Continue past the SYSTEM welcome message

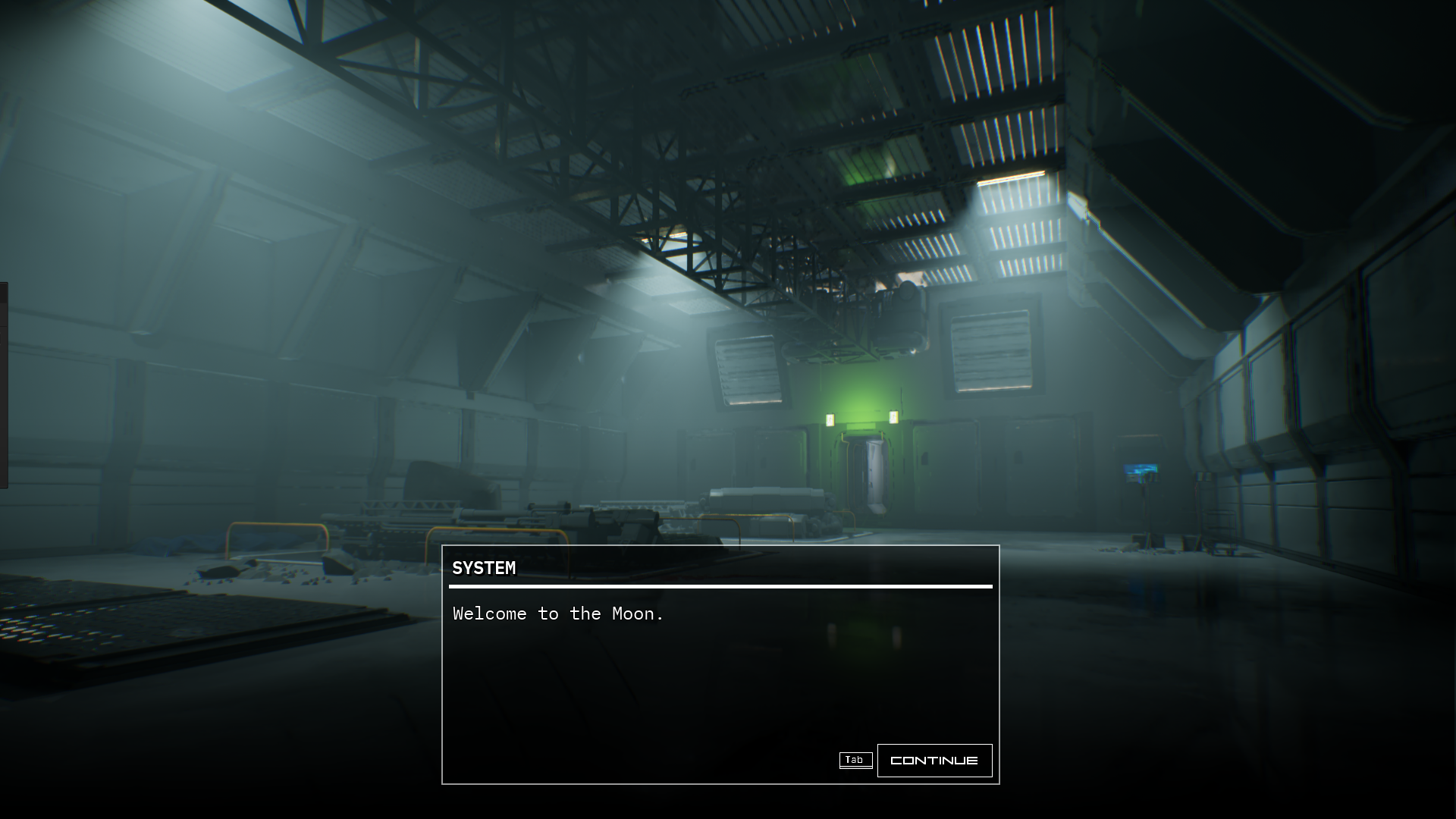(x=934, y=760)
